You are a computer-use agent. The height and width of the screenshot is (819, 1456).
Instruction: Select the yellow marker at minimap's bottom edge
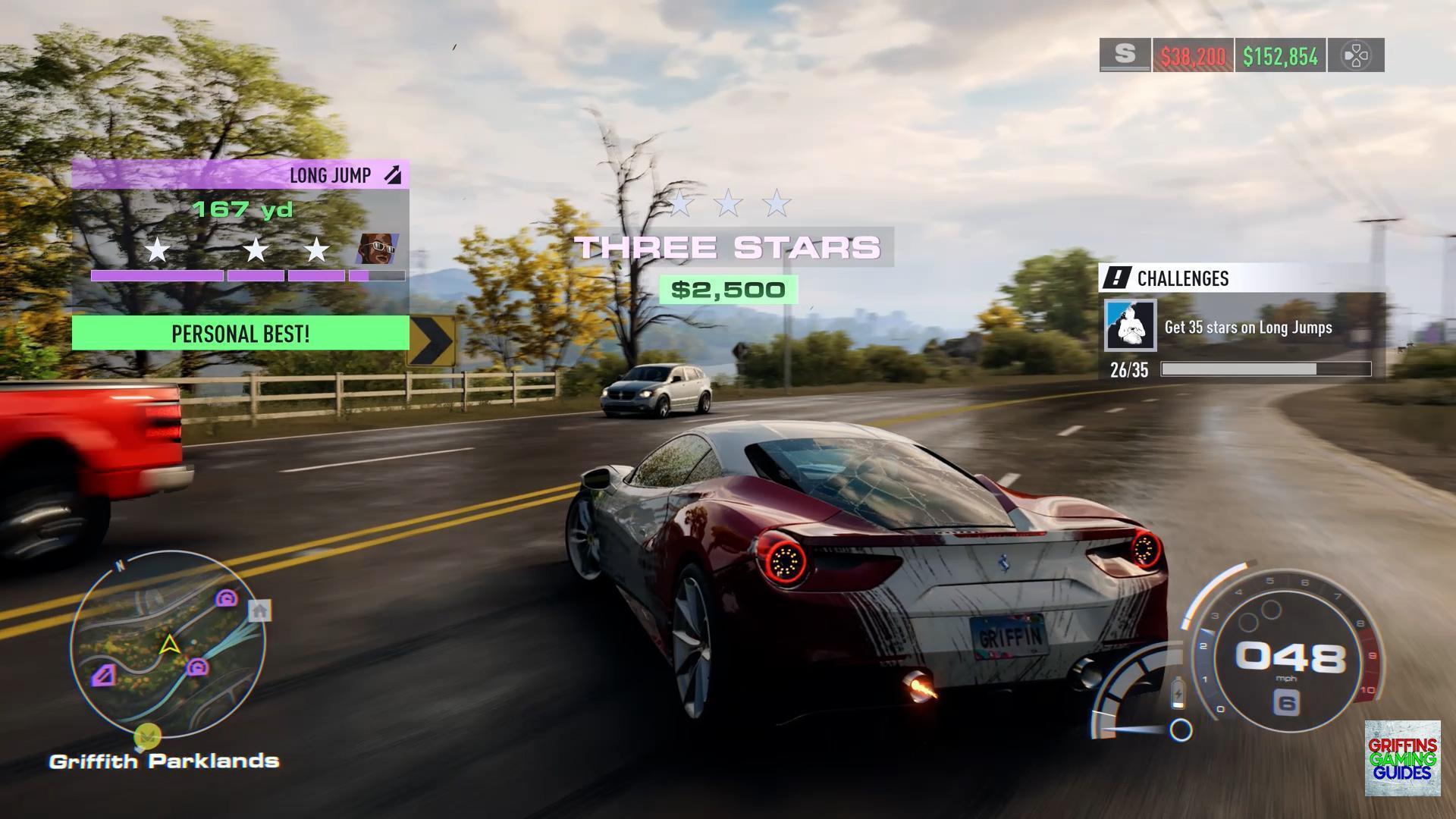click(148, 735)
